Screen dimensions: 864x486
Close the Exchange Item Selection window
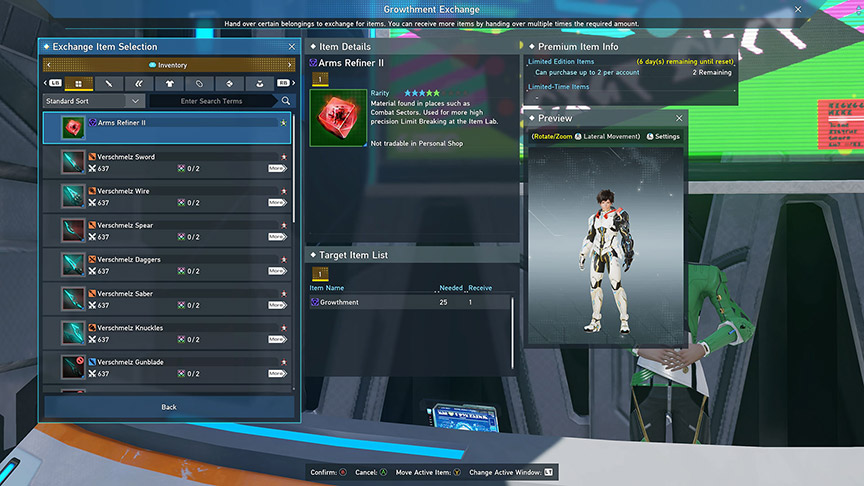point(291,47)
